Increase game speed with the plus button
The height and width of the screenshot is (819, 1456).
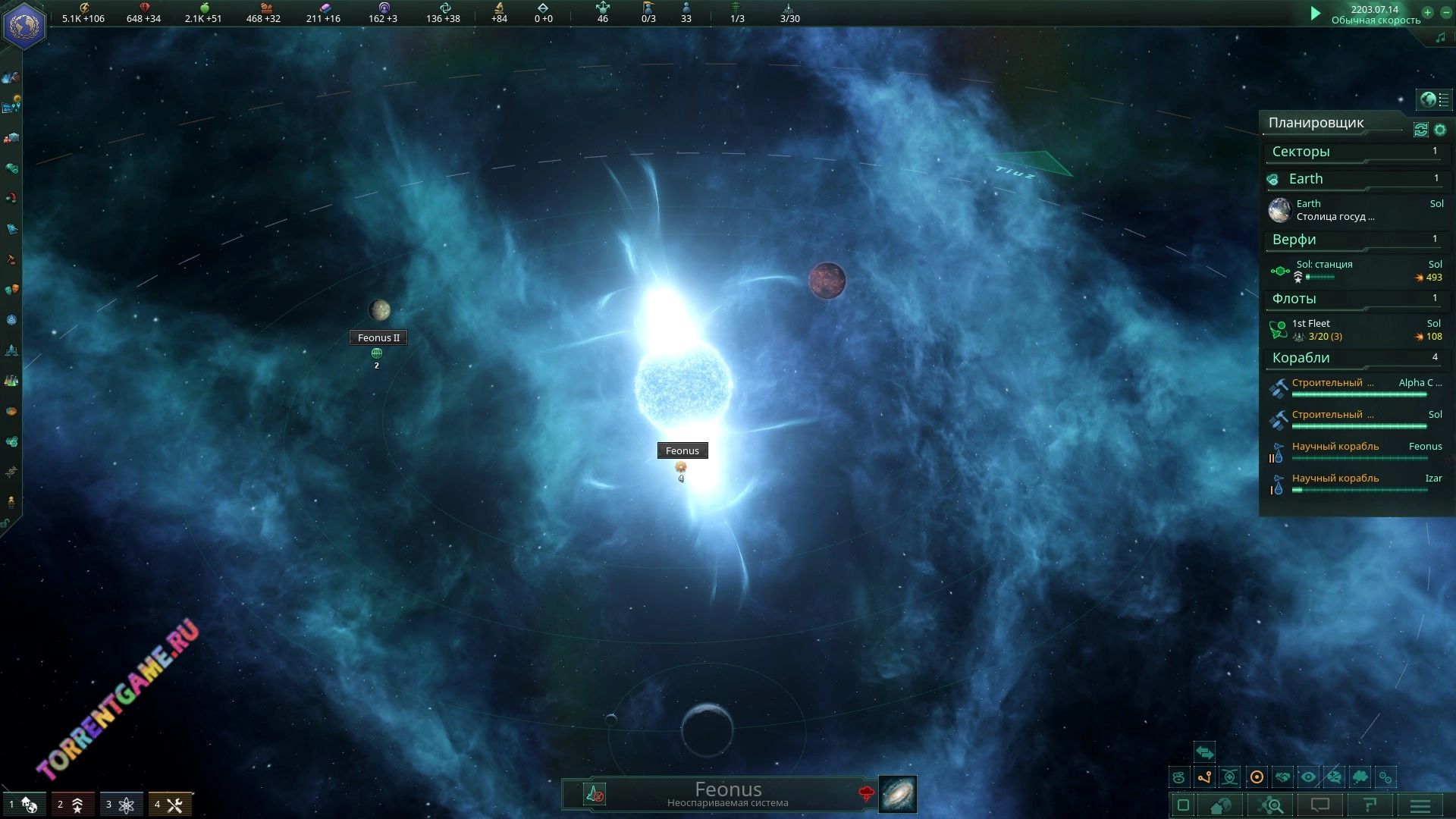point(1427,12)
